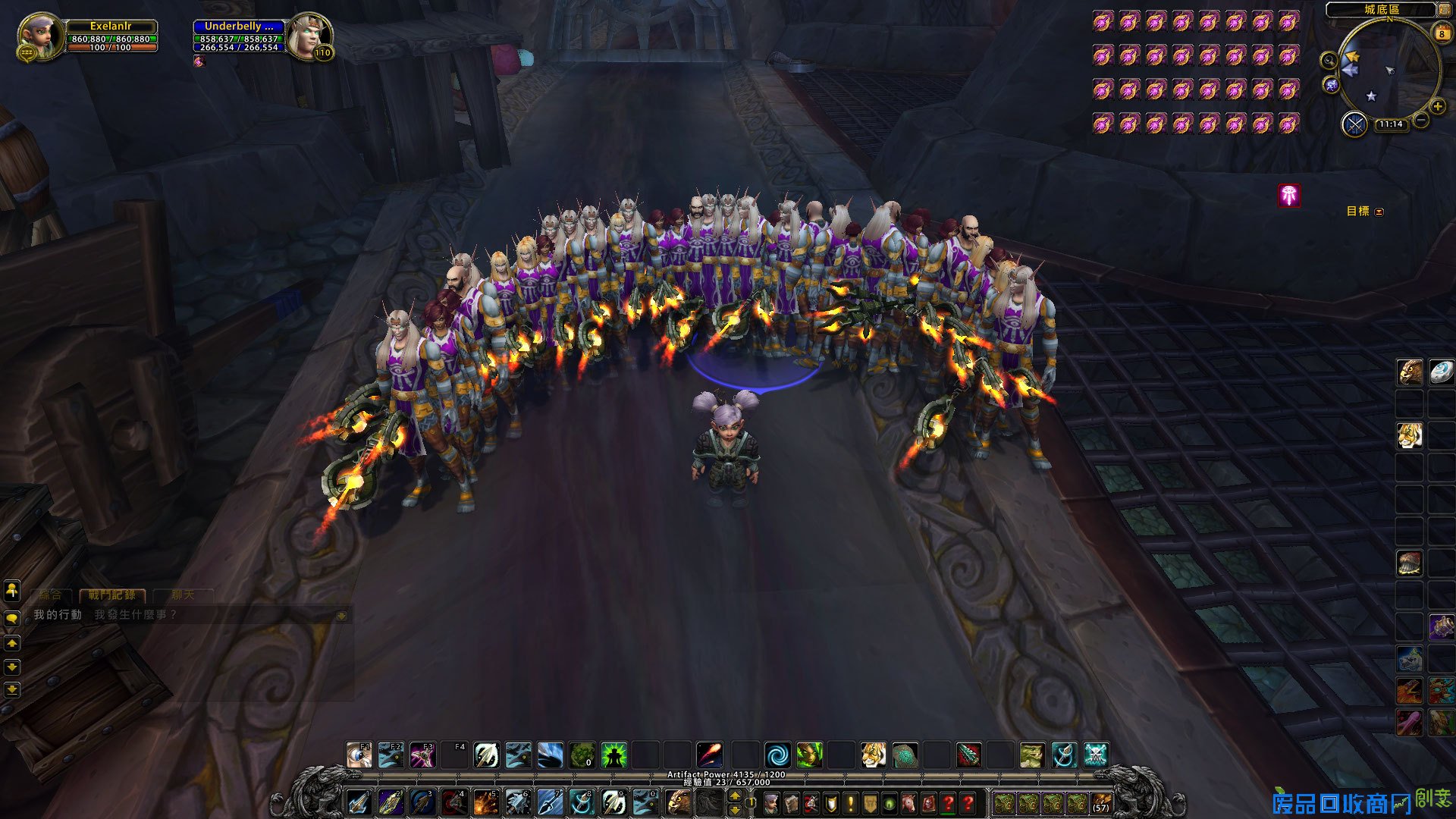
Task: Use the tiger mount icon on the bar
Action: coord(873,755)
